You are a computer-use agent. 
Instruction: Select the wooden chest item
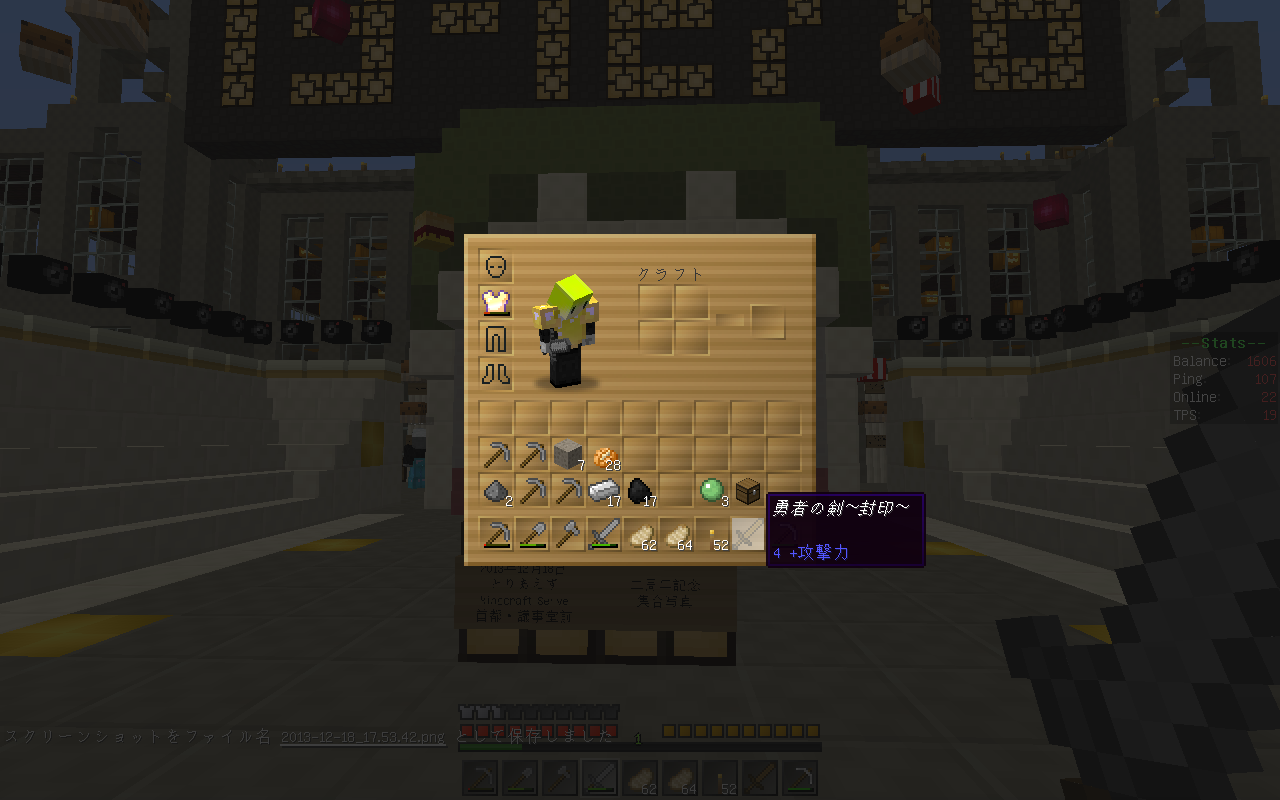coord(748,491)
